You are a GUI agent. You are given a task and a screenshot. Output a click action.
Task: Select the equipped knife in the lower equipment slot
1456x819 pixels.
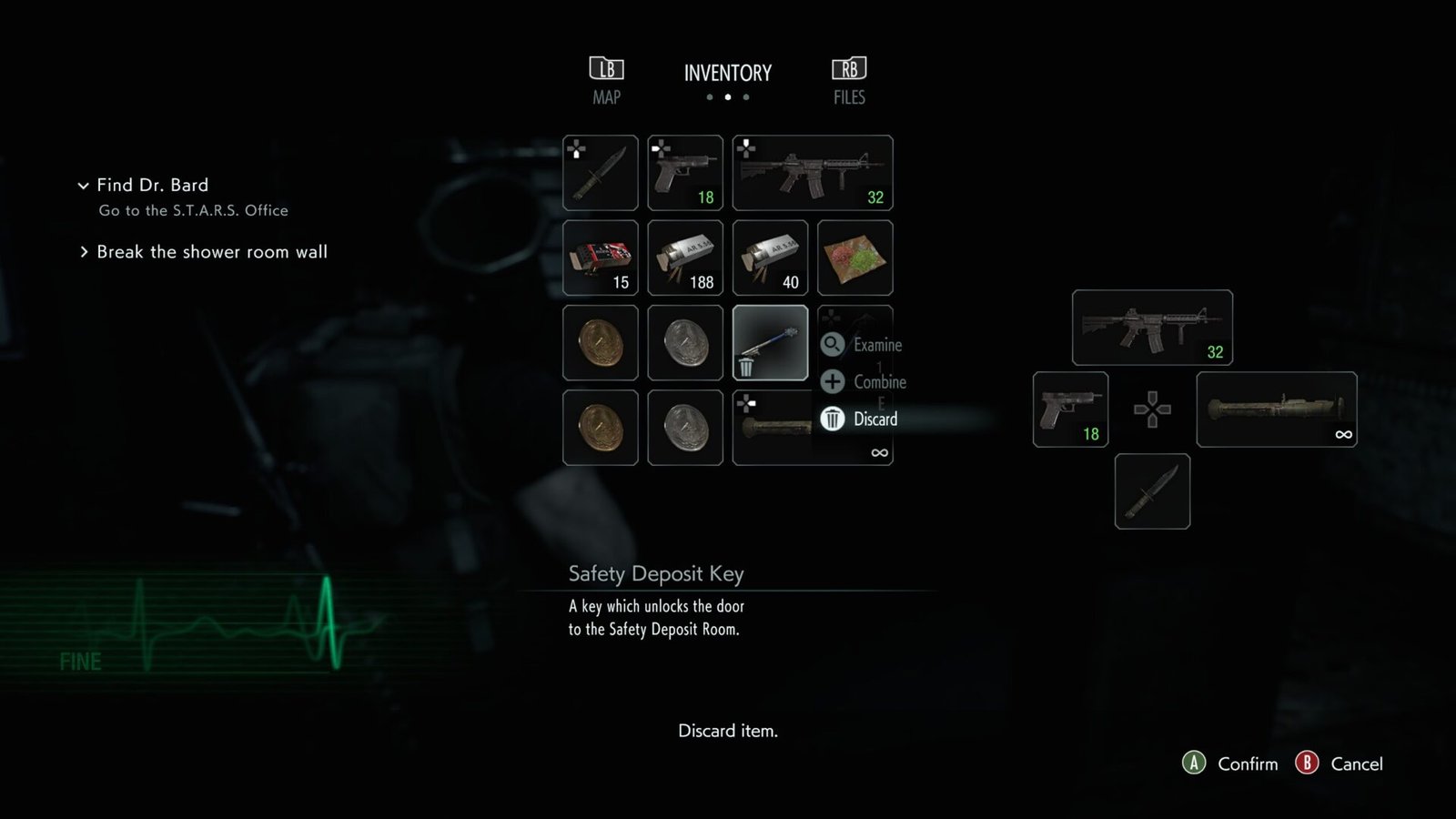click(x=1151, y=491)
